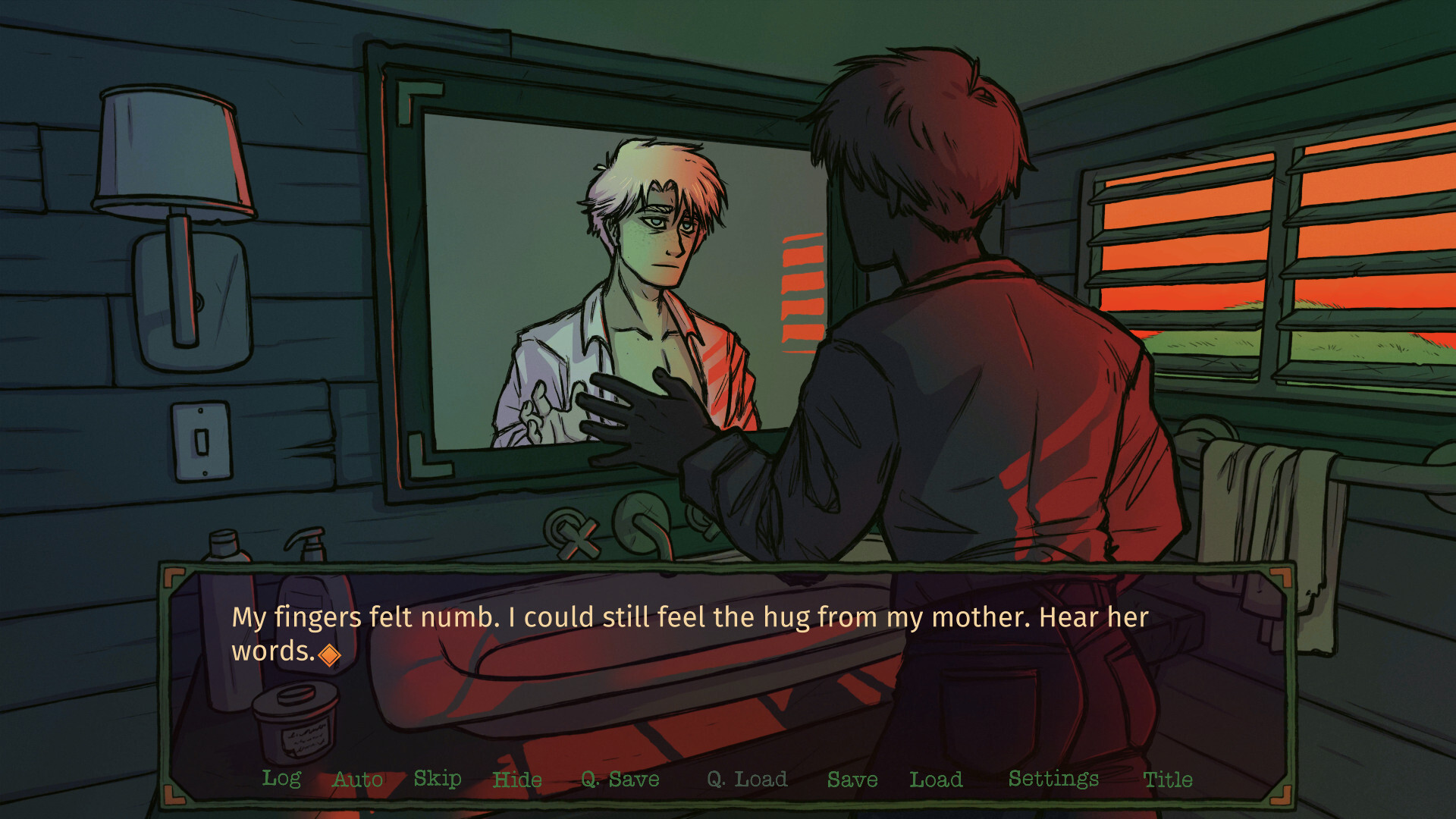Hide the dialogue text box
This screenshot has width=1456, height=819.
pos(517,779)
